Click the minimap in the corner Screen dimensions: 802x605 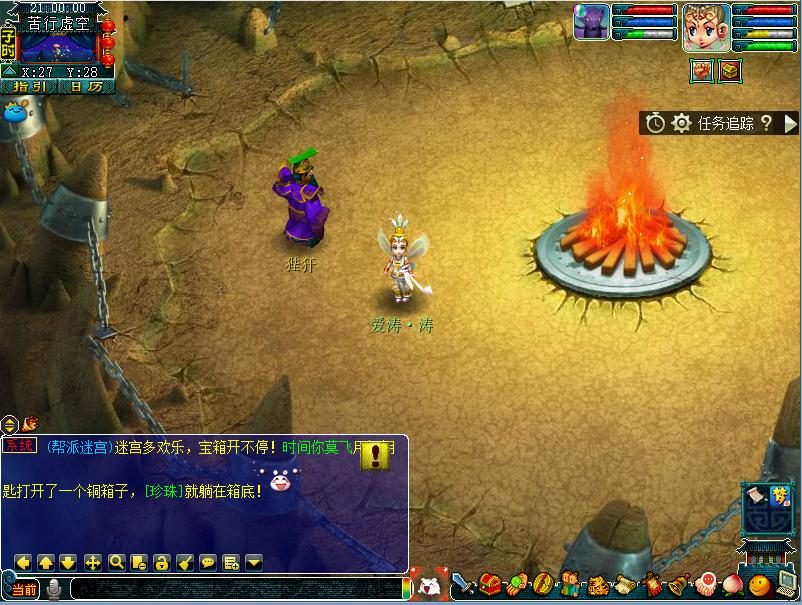point(58,46)
